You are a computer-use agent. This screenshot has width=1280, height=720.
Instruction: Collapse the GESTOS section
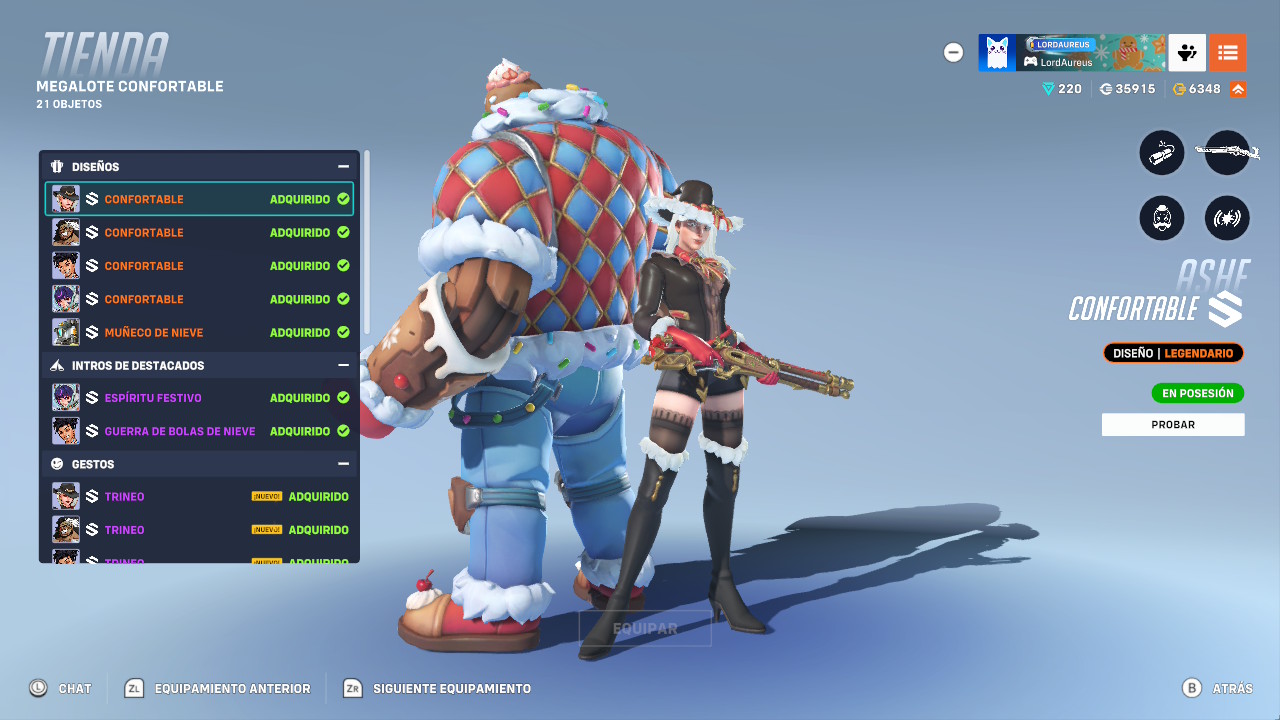click(x=344, y=463)
